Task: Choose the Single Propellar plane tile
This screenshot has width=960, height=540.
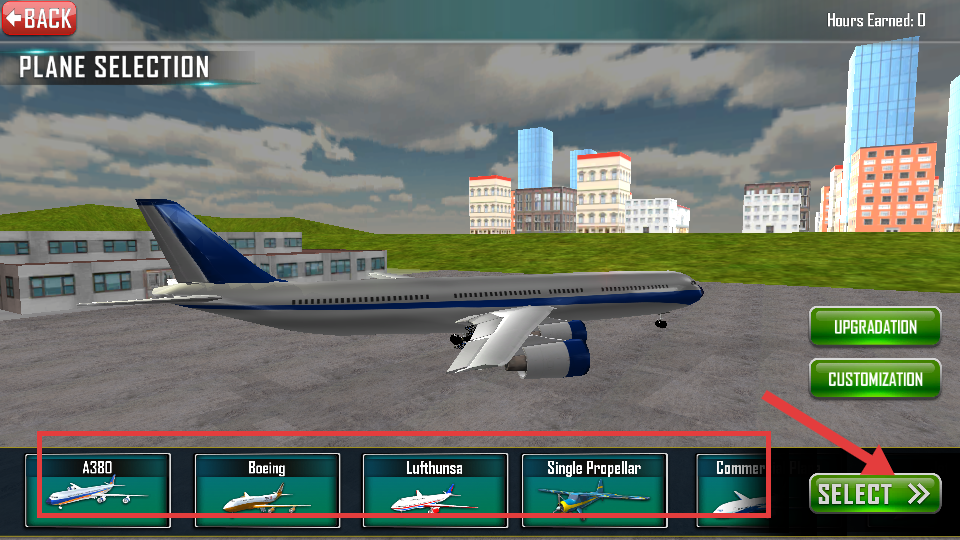Action: [594, 490]
